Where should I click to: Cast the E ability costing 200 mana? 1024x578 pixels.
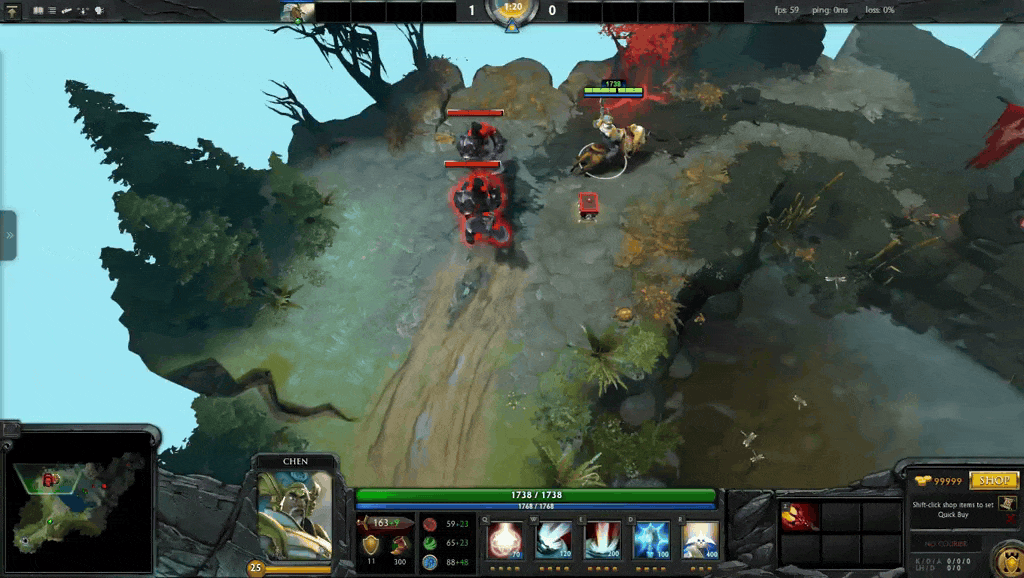(x=601, y=540)
